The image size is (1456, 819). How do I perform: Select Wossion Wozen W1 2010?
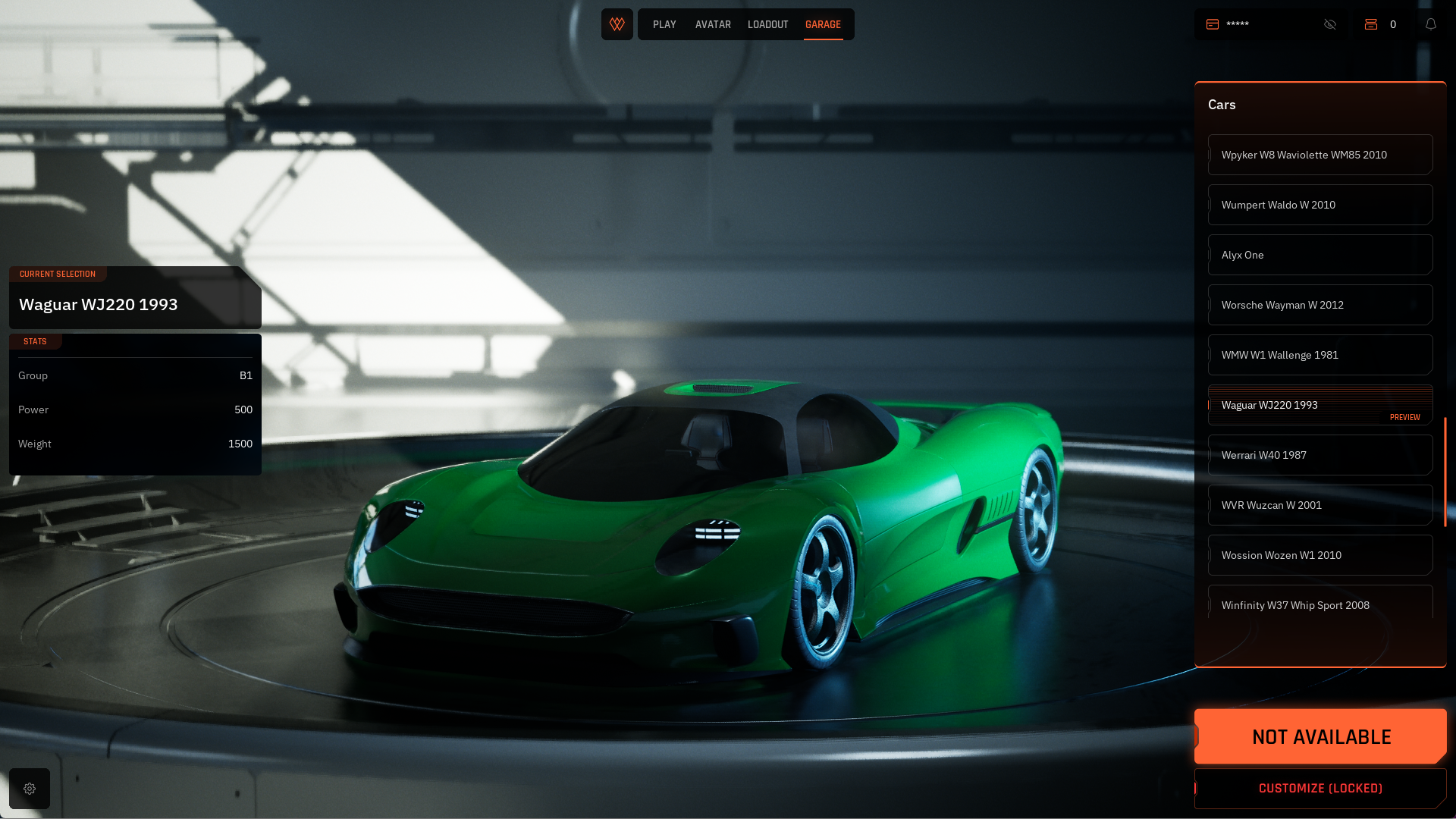tap(1319, 555)
